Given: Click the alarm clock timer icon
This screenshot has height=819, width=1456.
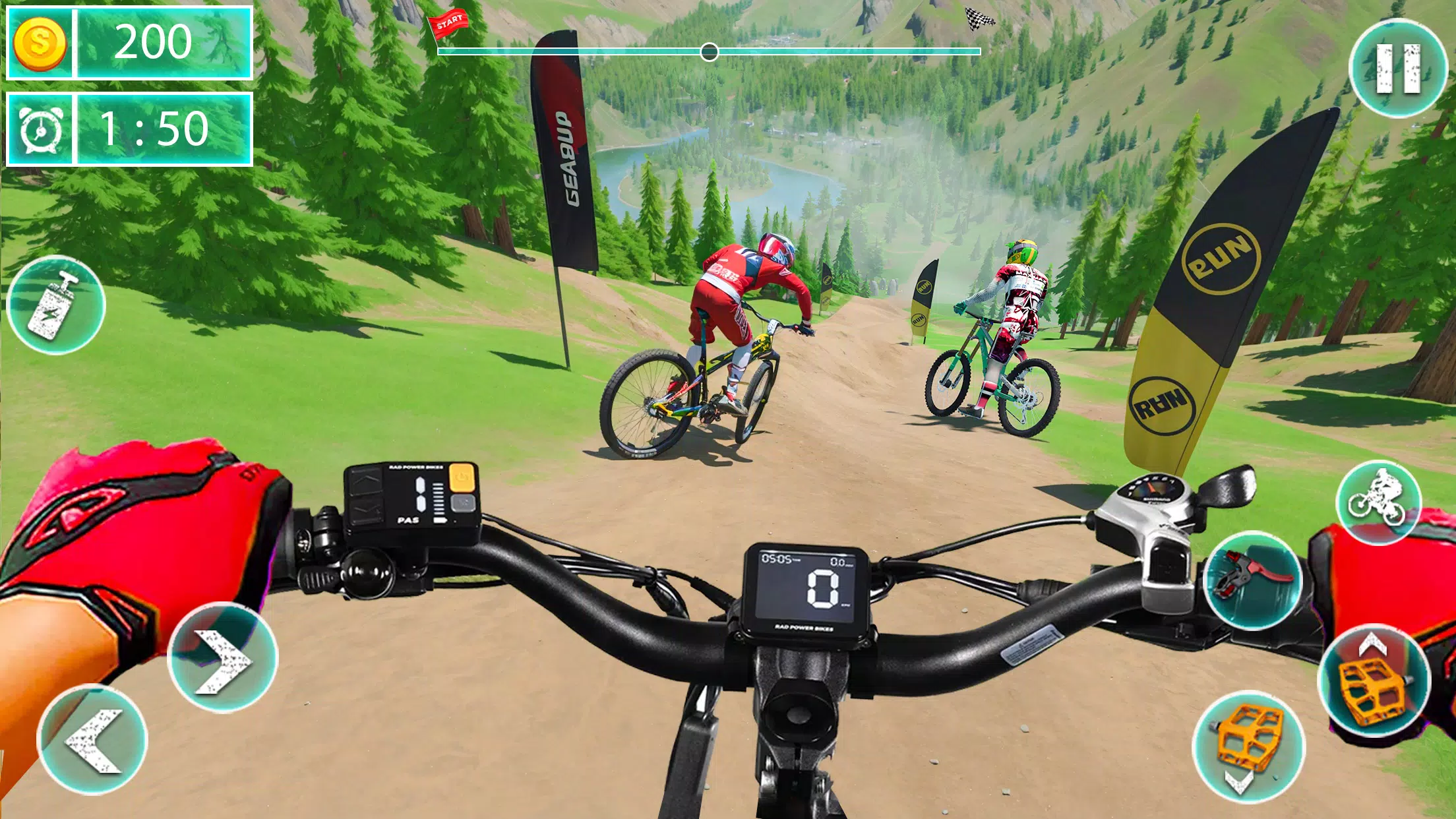Looking at the screenshot, I should [x=40, y=130].
